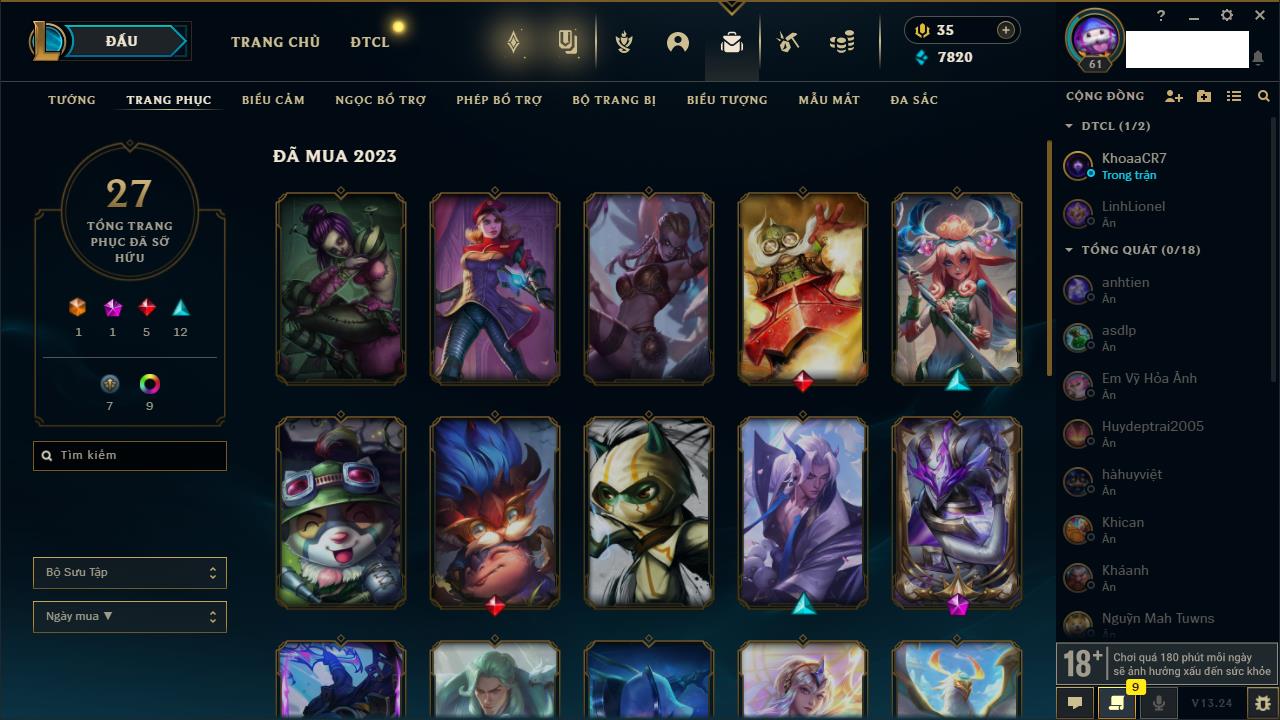
Task: Go to the ĐTCL section
Action: coord(370,42)
